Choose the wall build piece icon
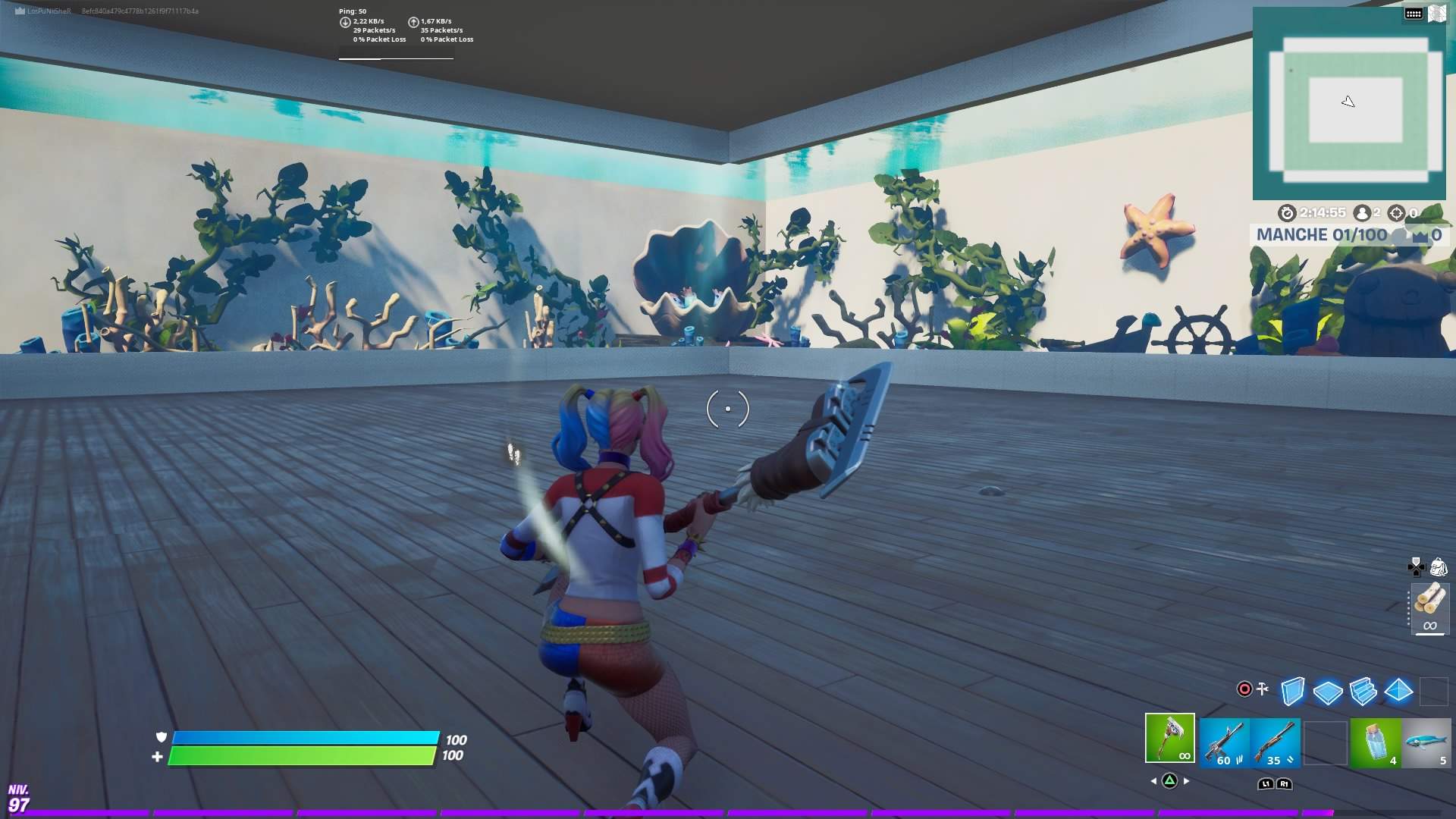 click(1293, 690)
